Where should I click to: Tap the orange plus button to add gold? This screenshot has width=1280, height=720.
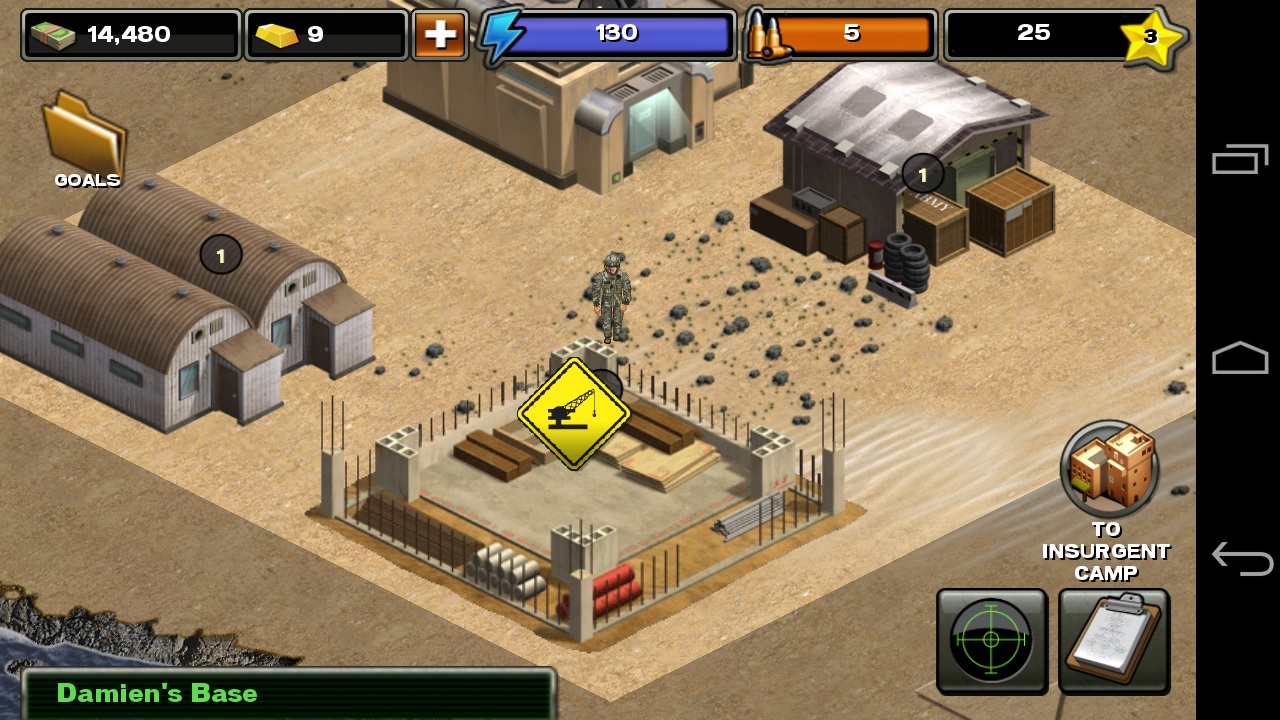point(440,35)
